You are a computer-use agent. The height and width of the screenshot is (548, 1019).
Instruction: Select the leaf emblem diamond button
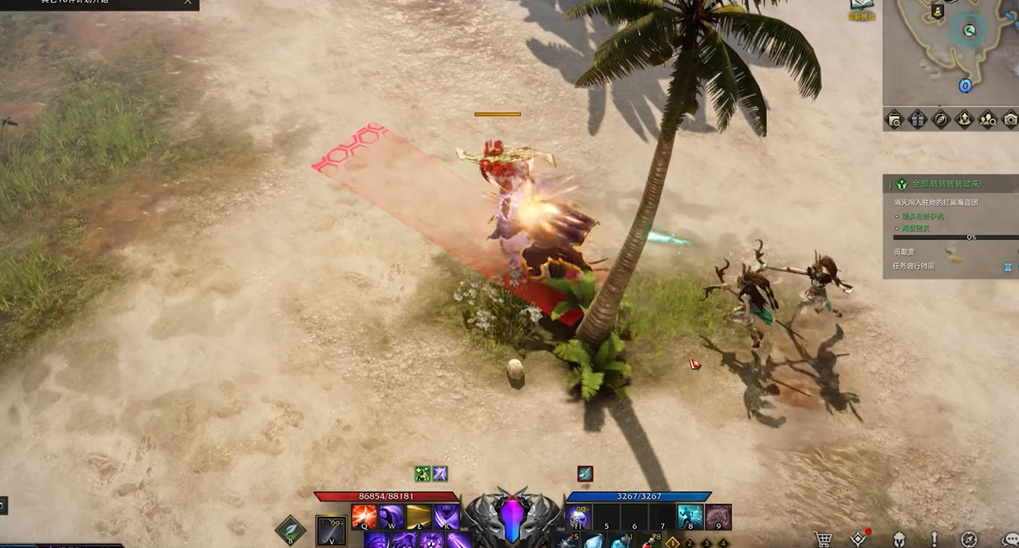pyautogui.click(x=291, y=529)
